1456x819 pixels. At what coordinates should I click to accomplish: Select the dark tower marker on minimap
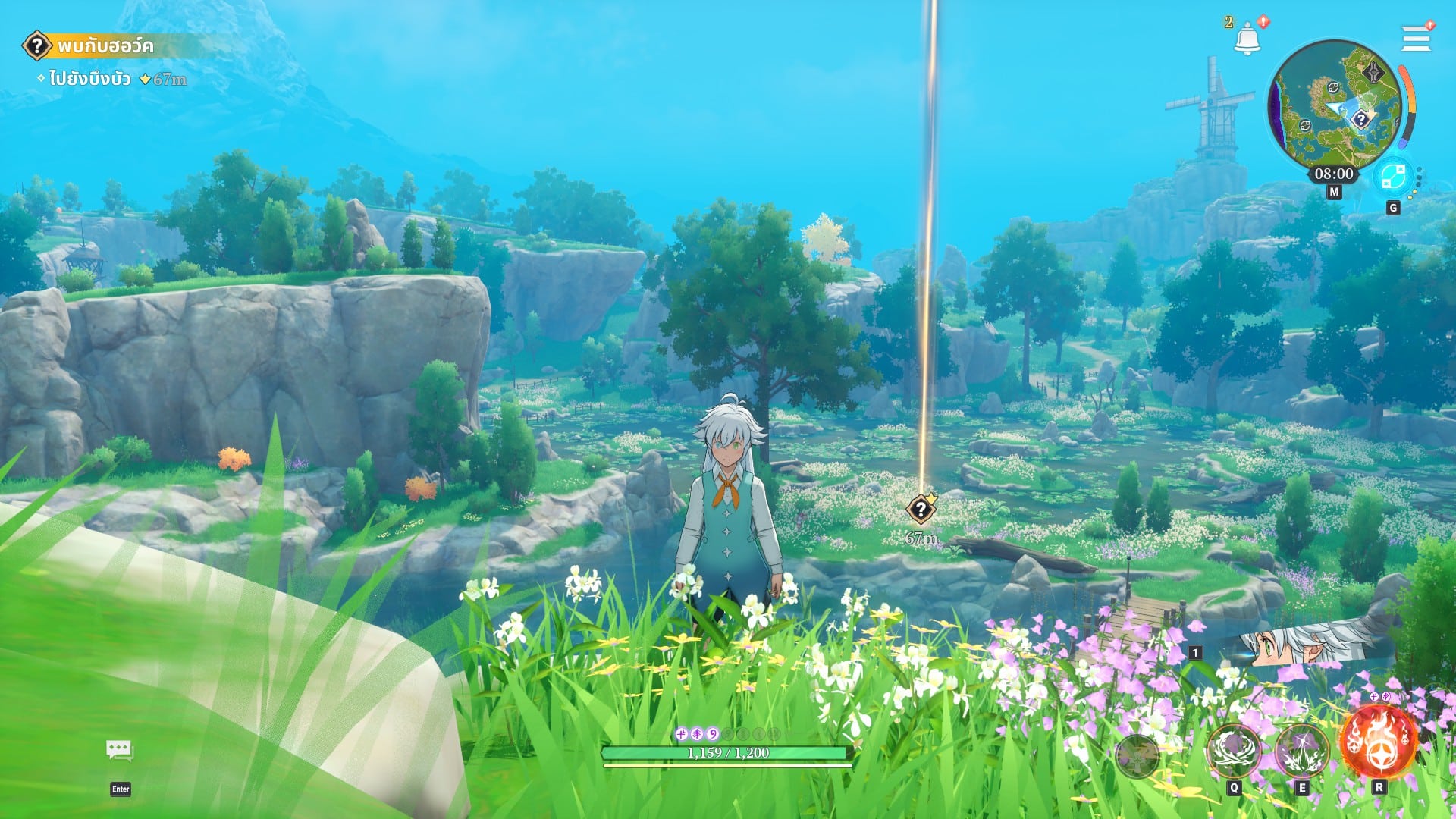click(x=1373, y=73)
